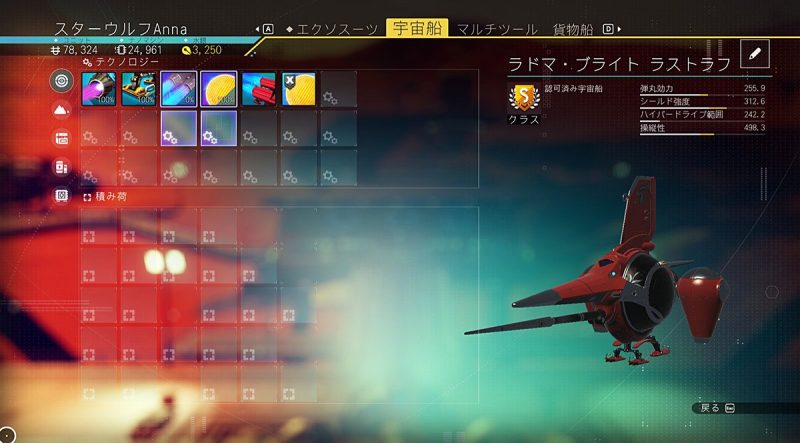
Task: Click the pencil rename button
Action: point(755,53)
